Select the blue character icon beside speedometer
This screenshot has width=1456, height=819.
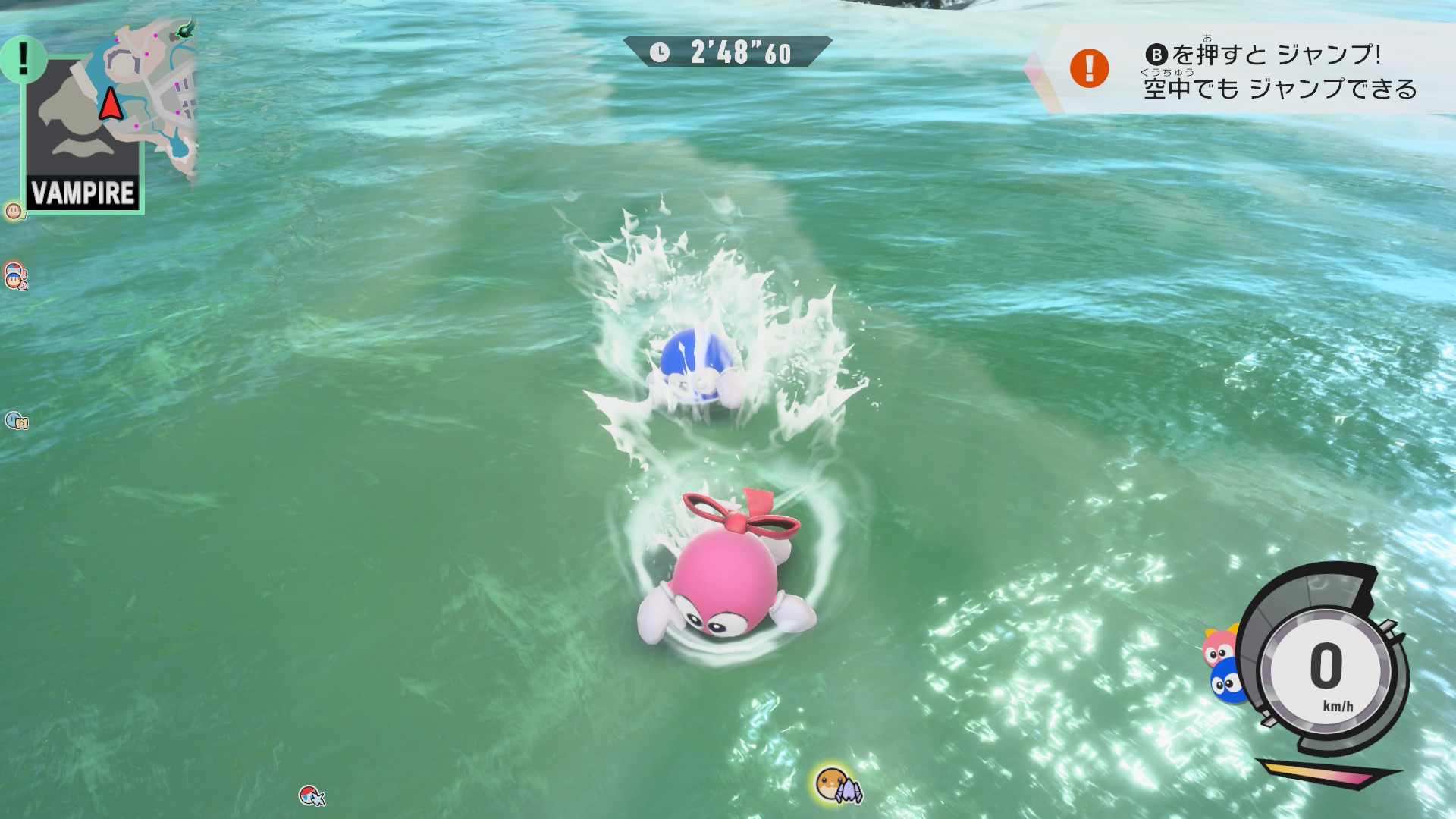[x=1225, y=682]
